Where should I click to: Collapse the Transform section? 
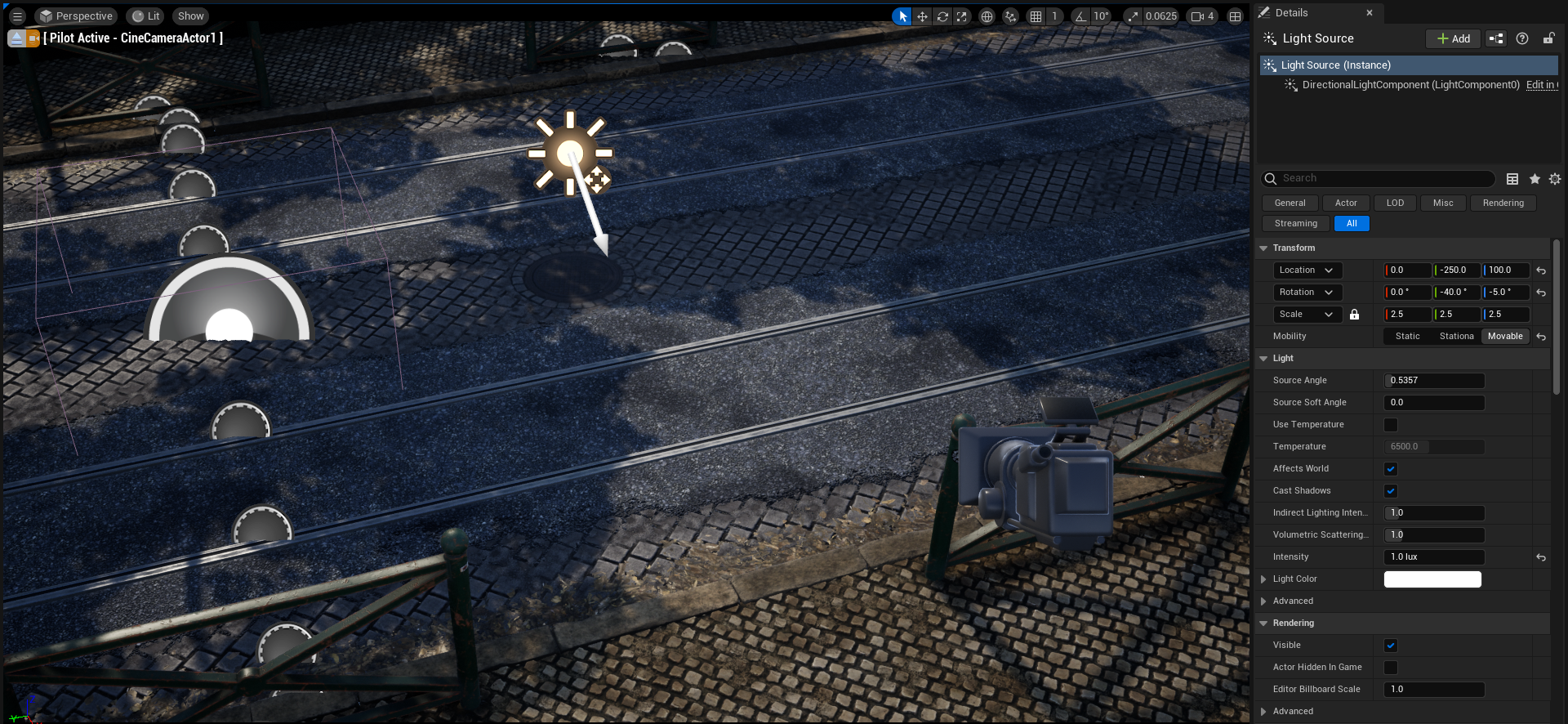1263,248
